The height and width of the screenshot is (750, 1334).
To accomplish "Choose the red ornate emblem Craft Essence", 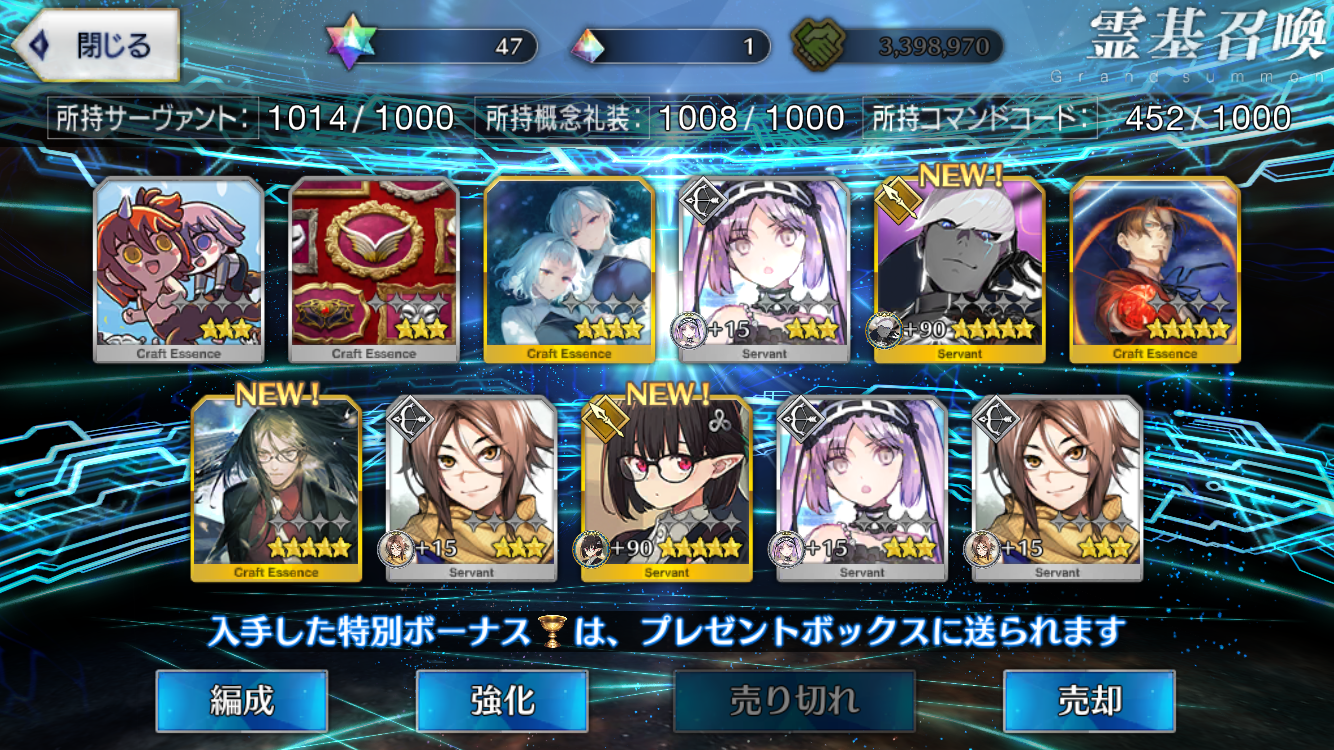I will pos(374,269).
